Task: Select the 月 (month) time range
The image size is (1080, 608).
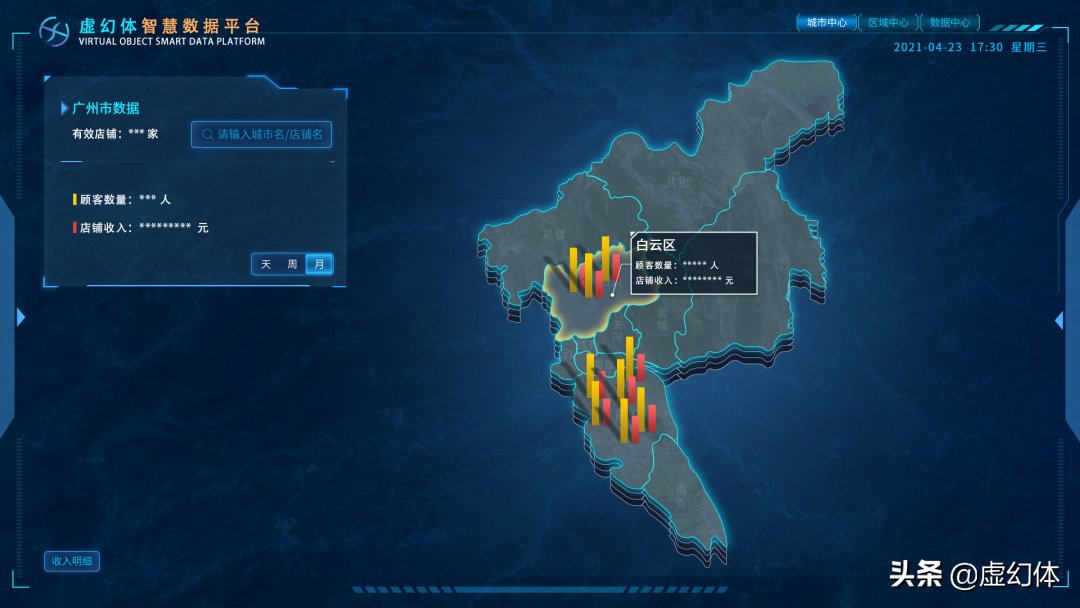Action: pos(319,264)
